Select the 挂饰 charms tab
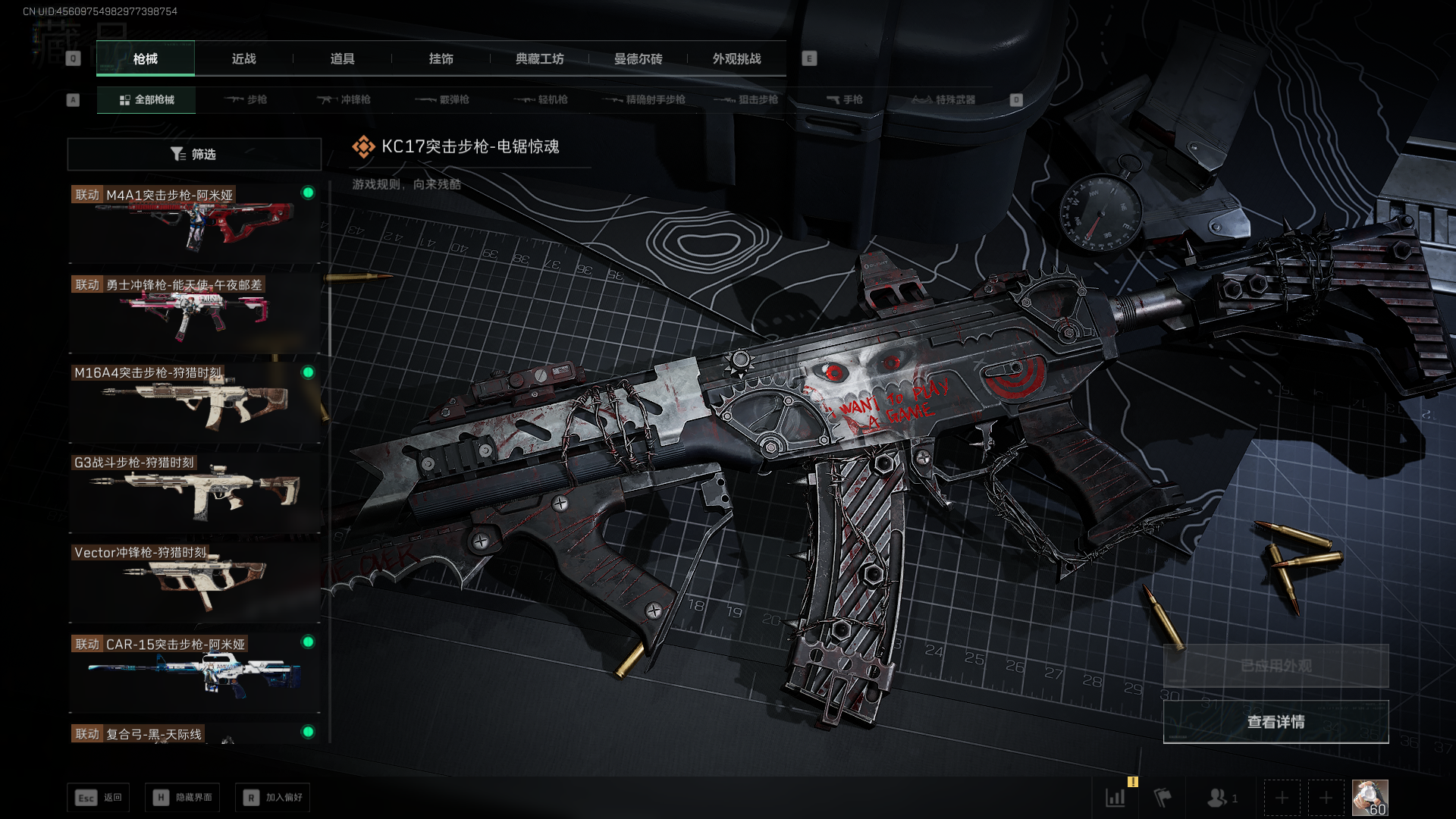 [441, 58]
